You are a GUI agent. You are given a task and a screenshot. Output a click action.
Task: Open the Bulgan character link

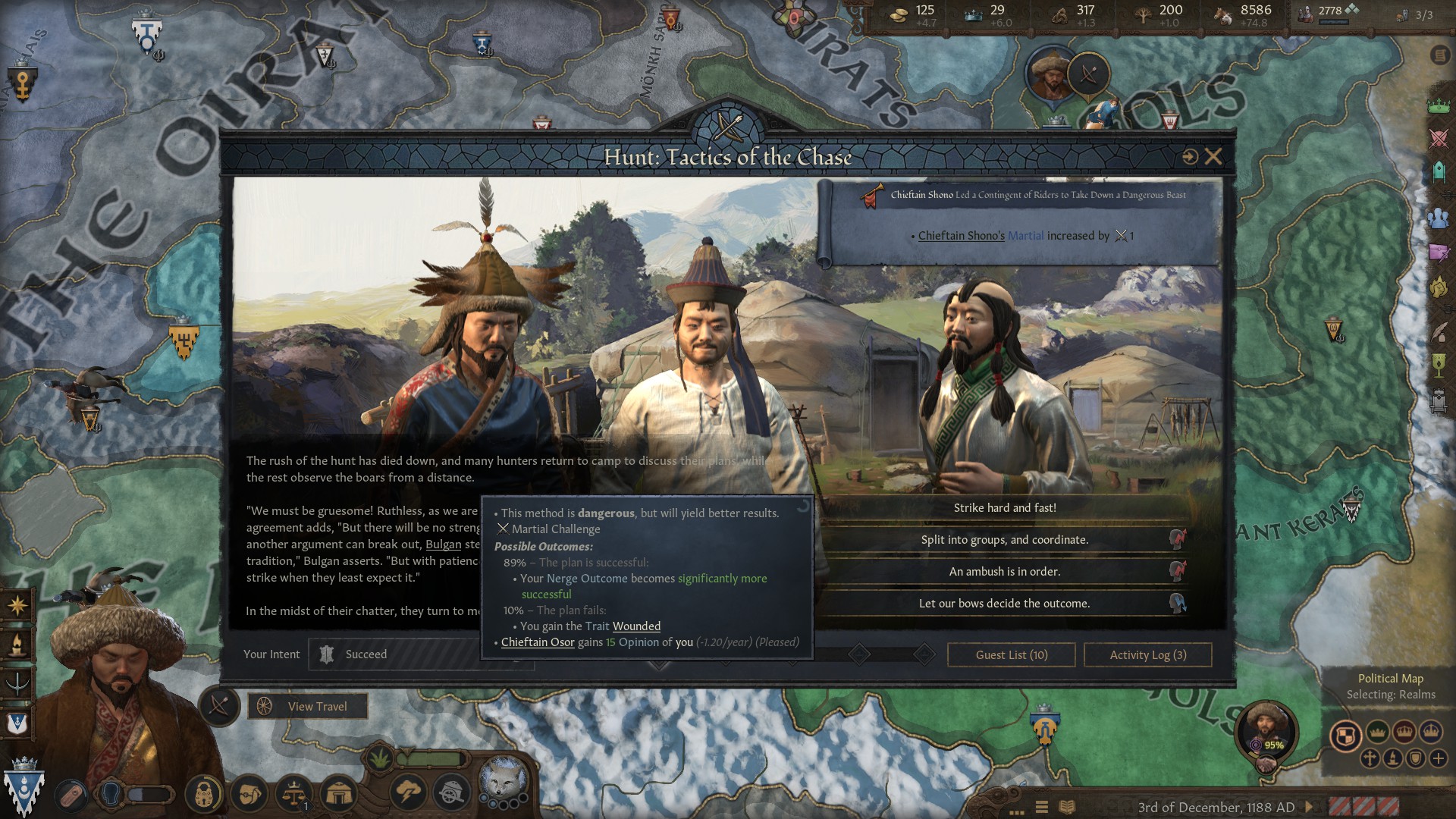(443, 544)
